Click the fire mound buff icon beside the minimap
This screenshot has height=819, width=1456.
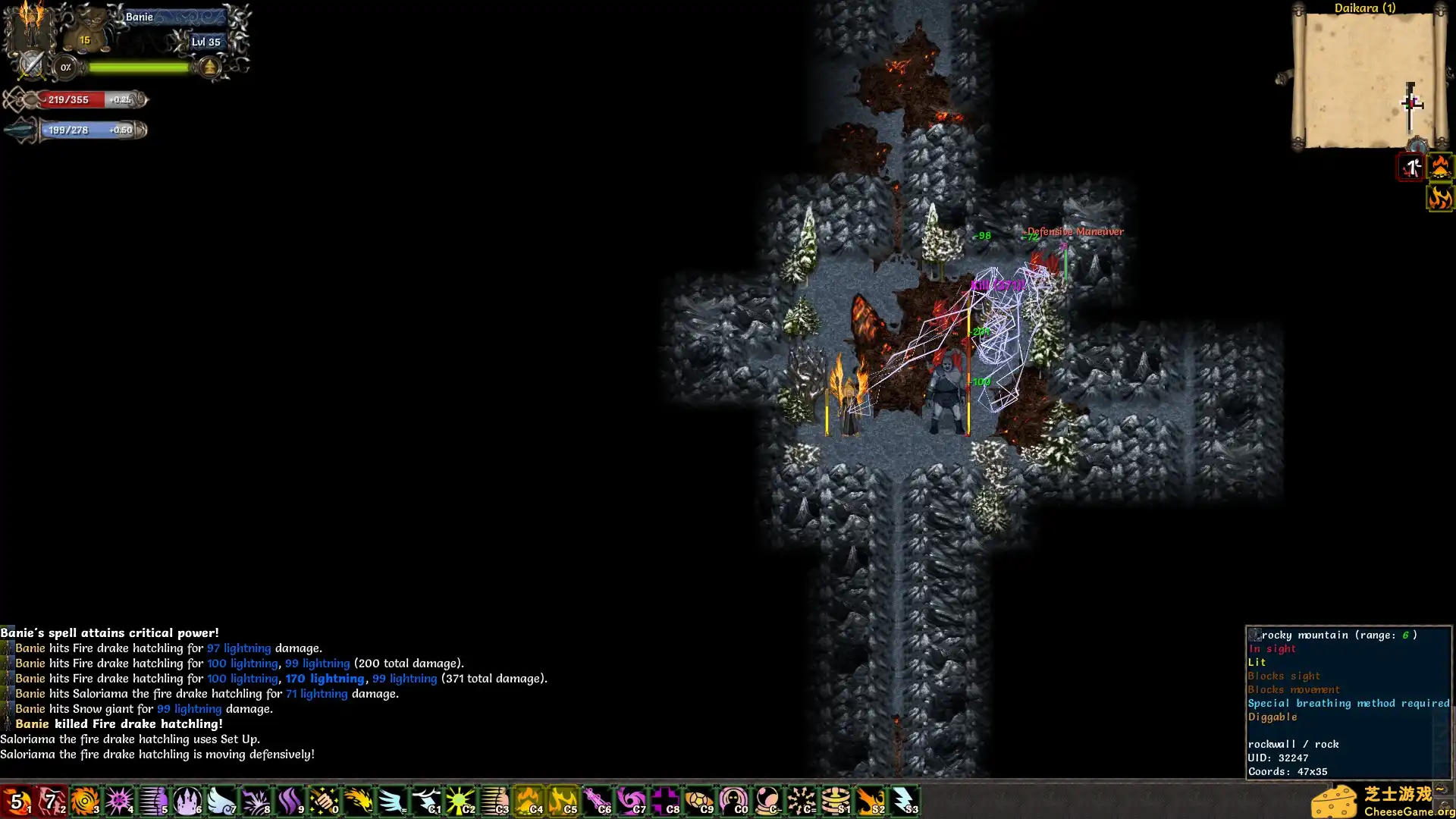pyautogui.click(x=1440, y=167)
